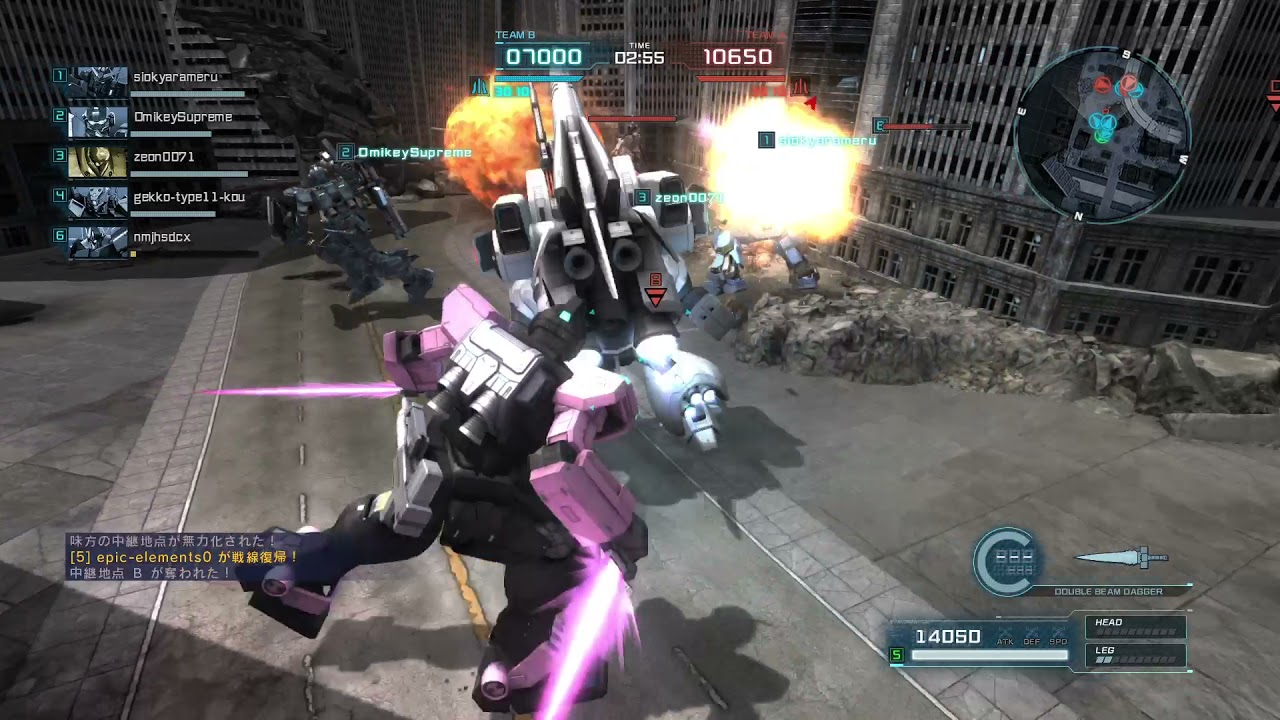Select siokyarameru in the team roster

[x=150, y=81]
